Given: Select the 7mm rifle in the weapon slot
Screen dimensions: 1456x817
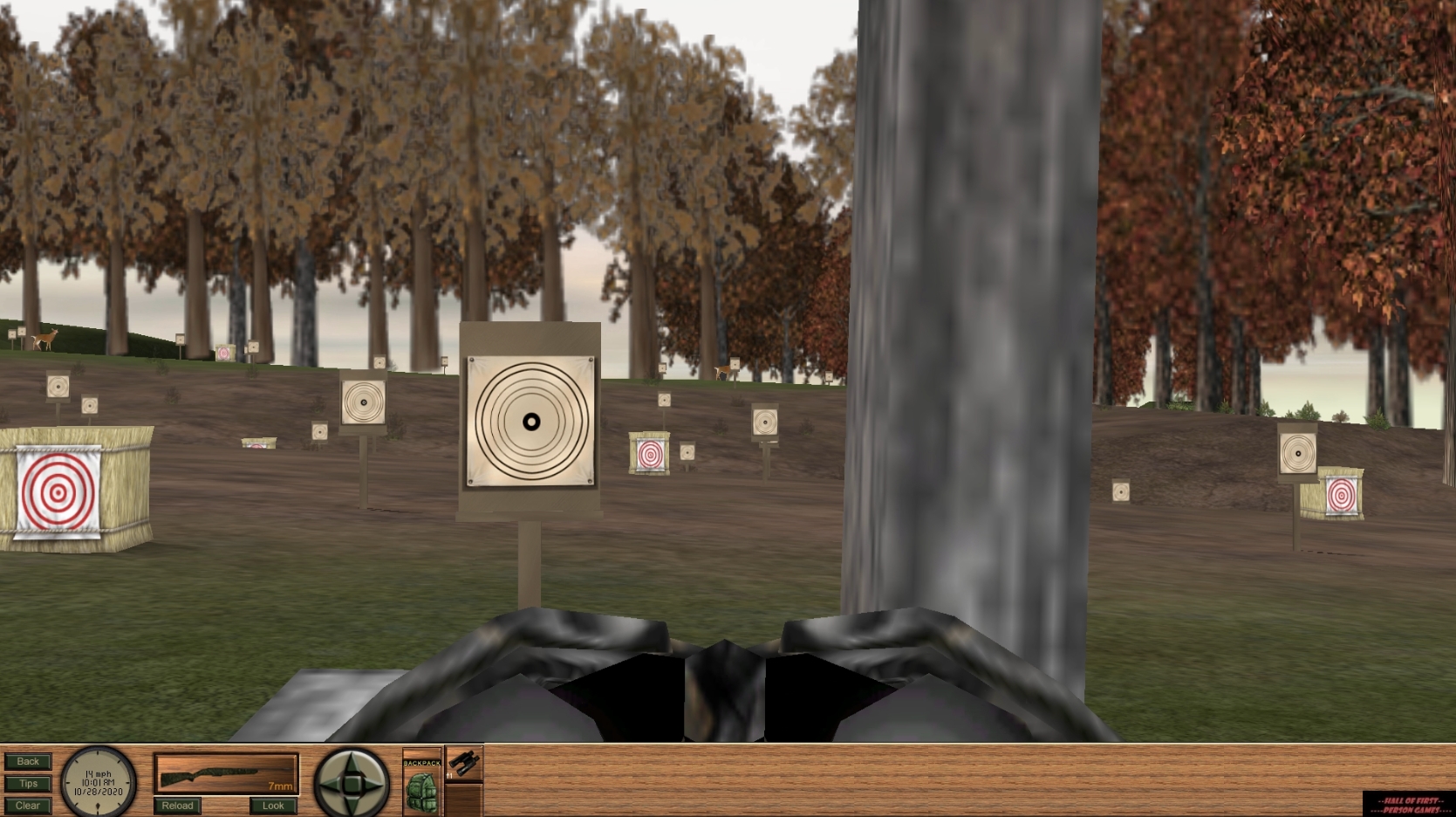Looking at the screenshot, I should click(x=225, y=772).
